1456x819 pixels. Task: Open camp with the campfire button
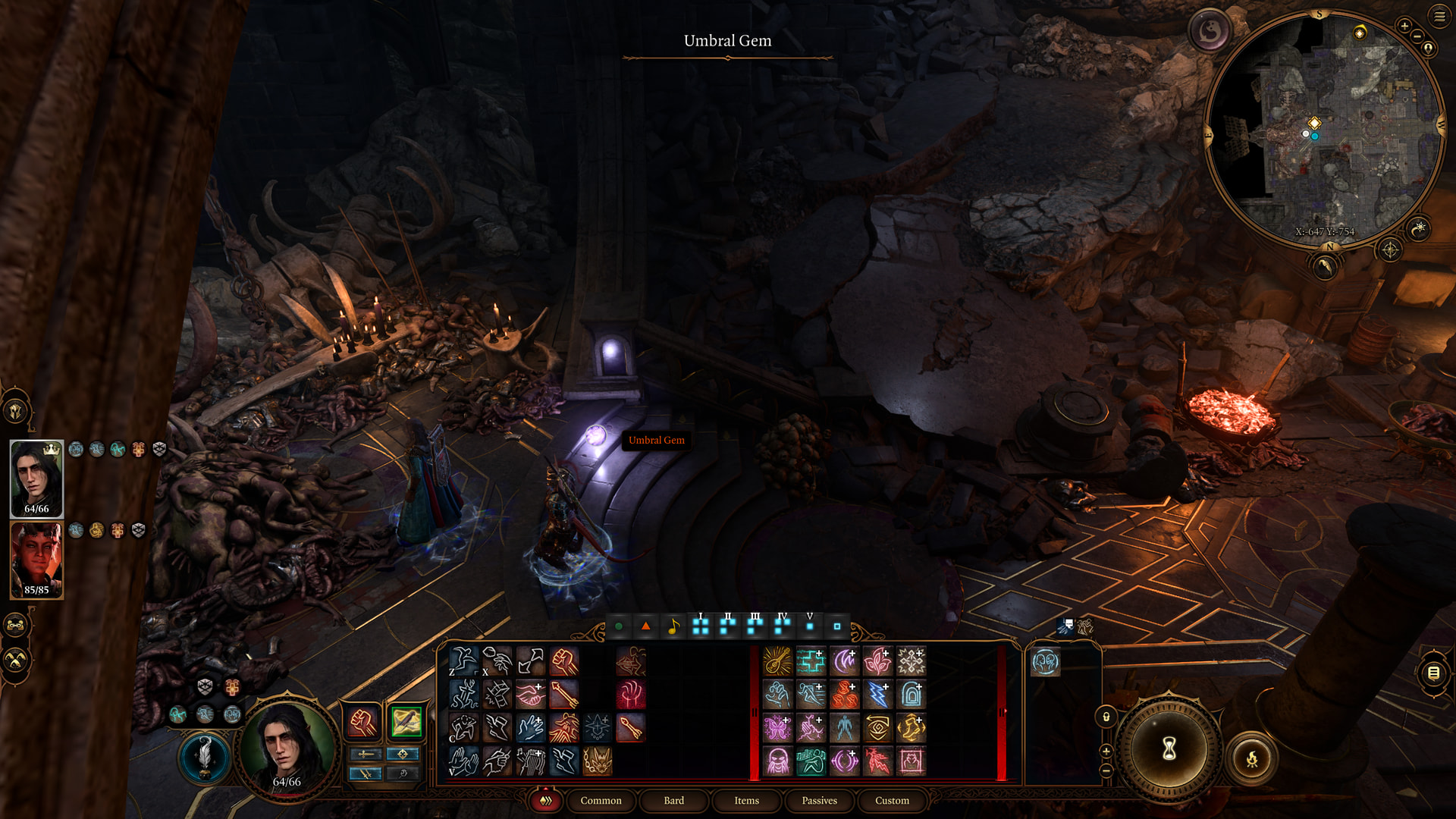click(1251, 758)
